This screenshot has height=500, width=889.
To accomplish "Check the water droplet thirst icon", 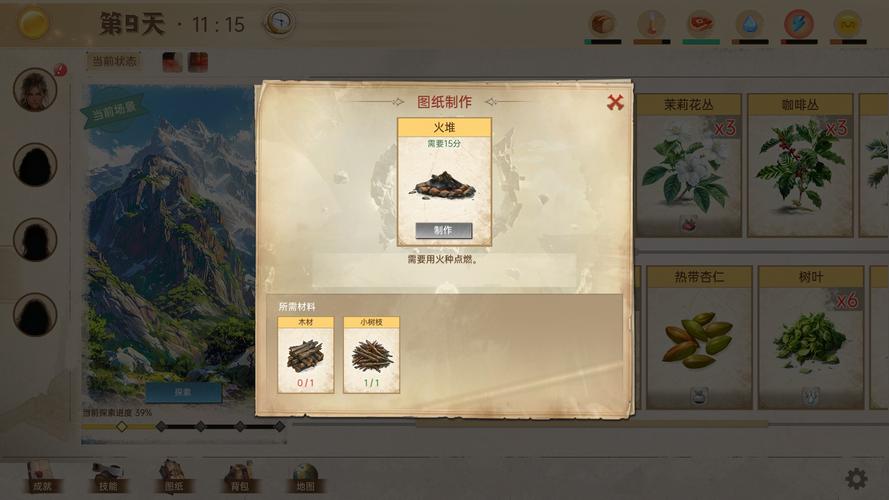I will pyautogui.click(x=749, y=23).
